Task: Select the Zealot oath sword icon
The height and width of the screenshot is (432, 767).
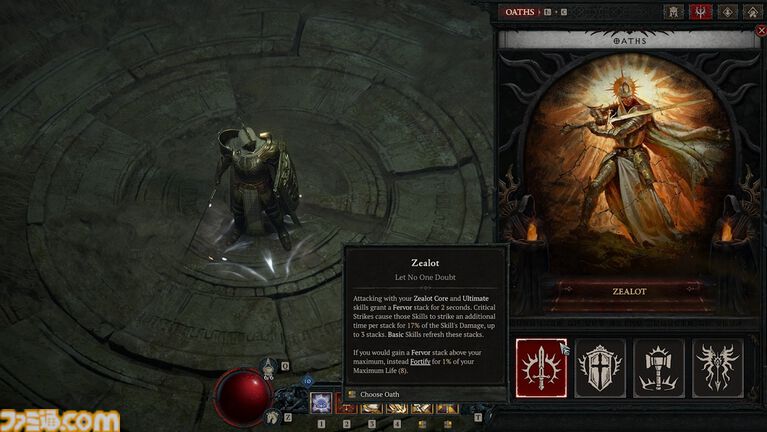Action: click(541, 367)
